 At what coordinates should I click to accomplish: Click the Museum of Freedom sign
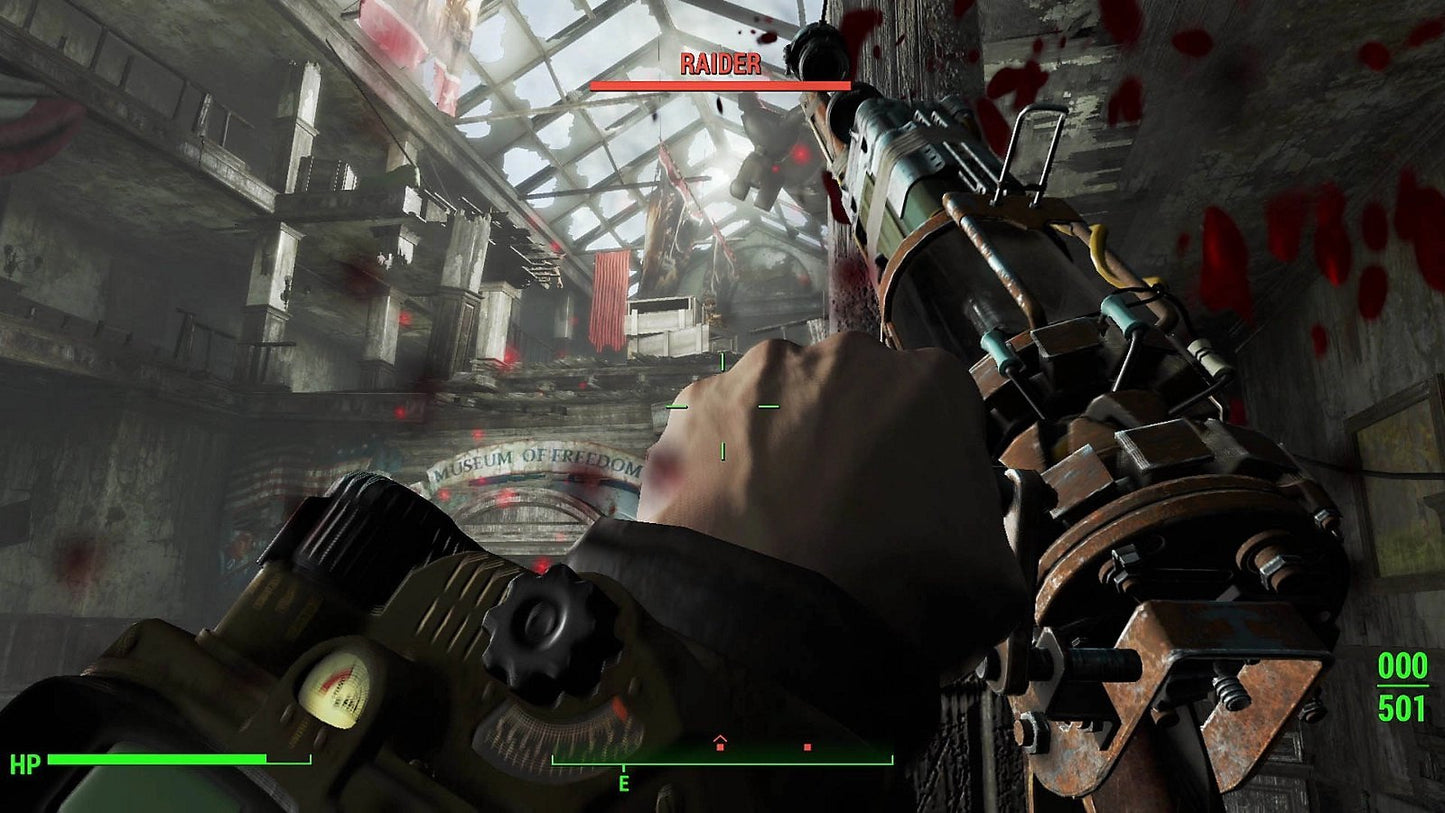click(535, 460)
